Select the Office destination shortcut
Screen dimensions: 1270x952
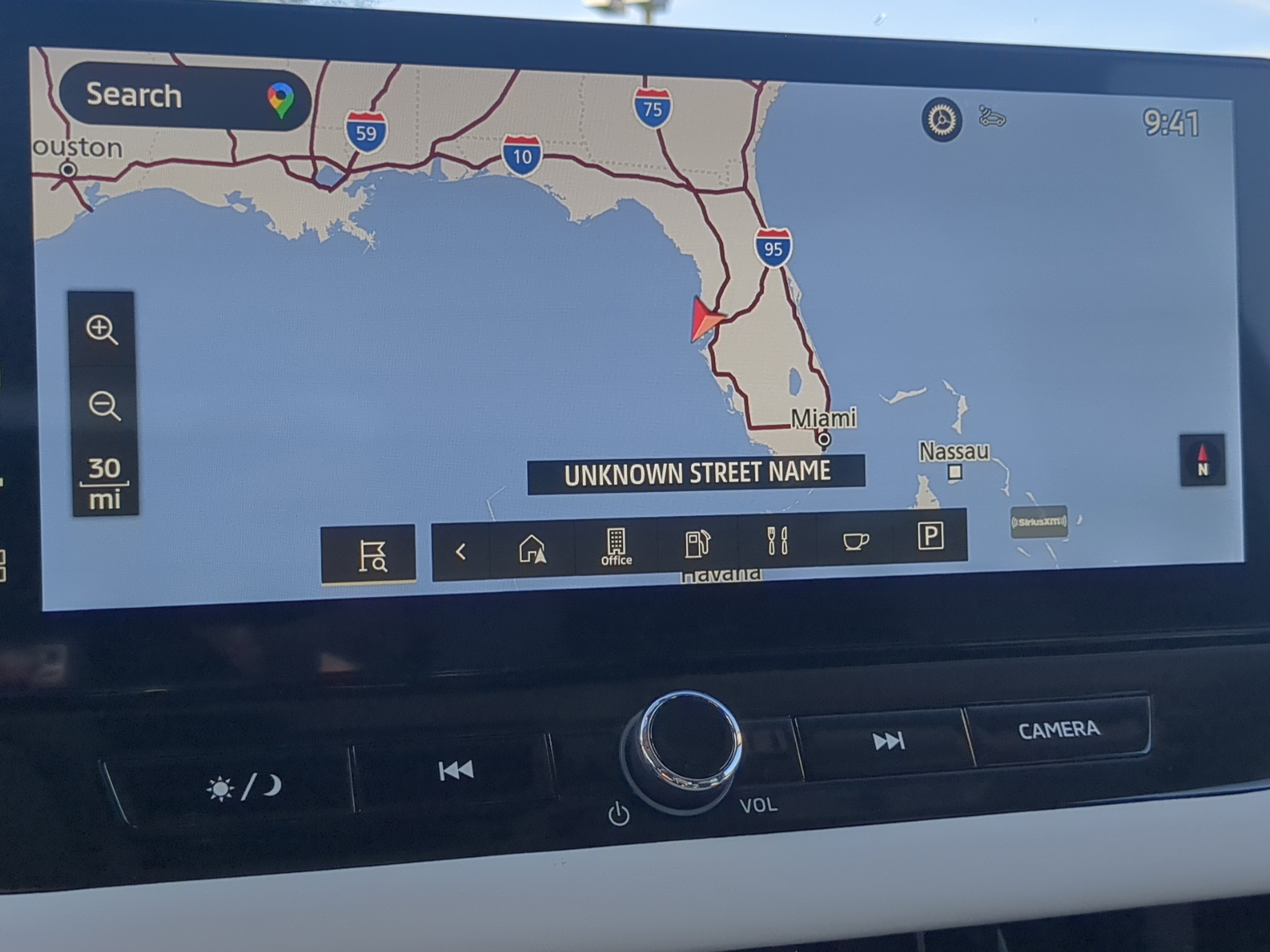coord(616,547)
